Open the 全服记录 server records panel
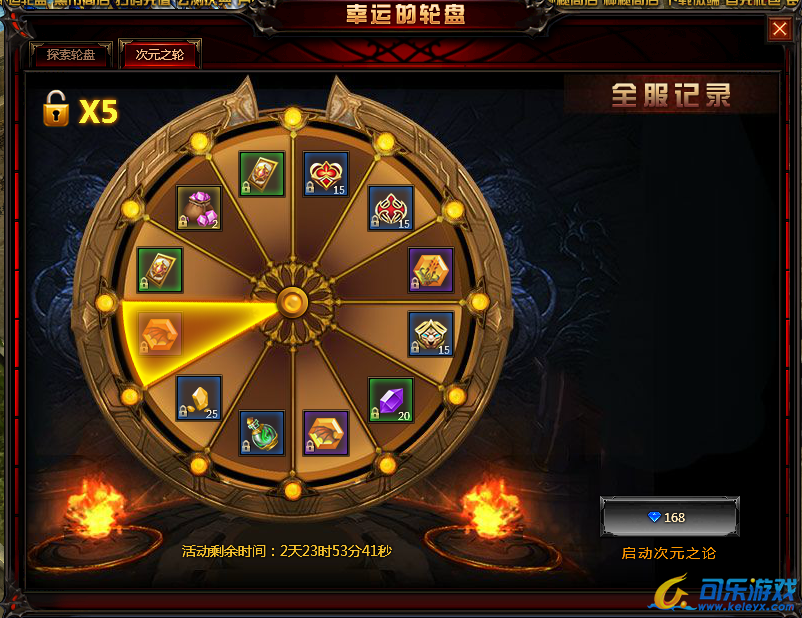The height and width of the screenshot is (618, 802). coord(671,95)
